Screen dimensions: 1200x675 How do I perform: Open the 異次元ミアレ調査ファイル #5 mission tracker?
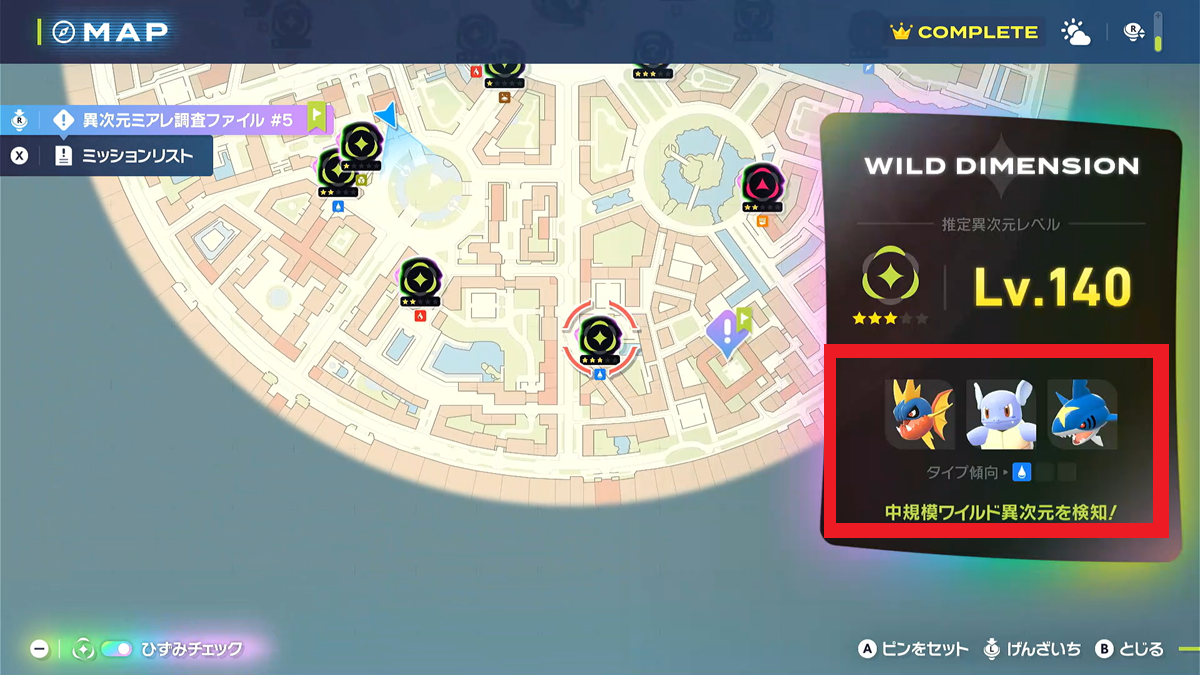(187, 120)
